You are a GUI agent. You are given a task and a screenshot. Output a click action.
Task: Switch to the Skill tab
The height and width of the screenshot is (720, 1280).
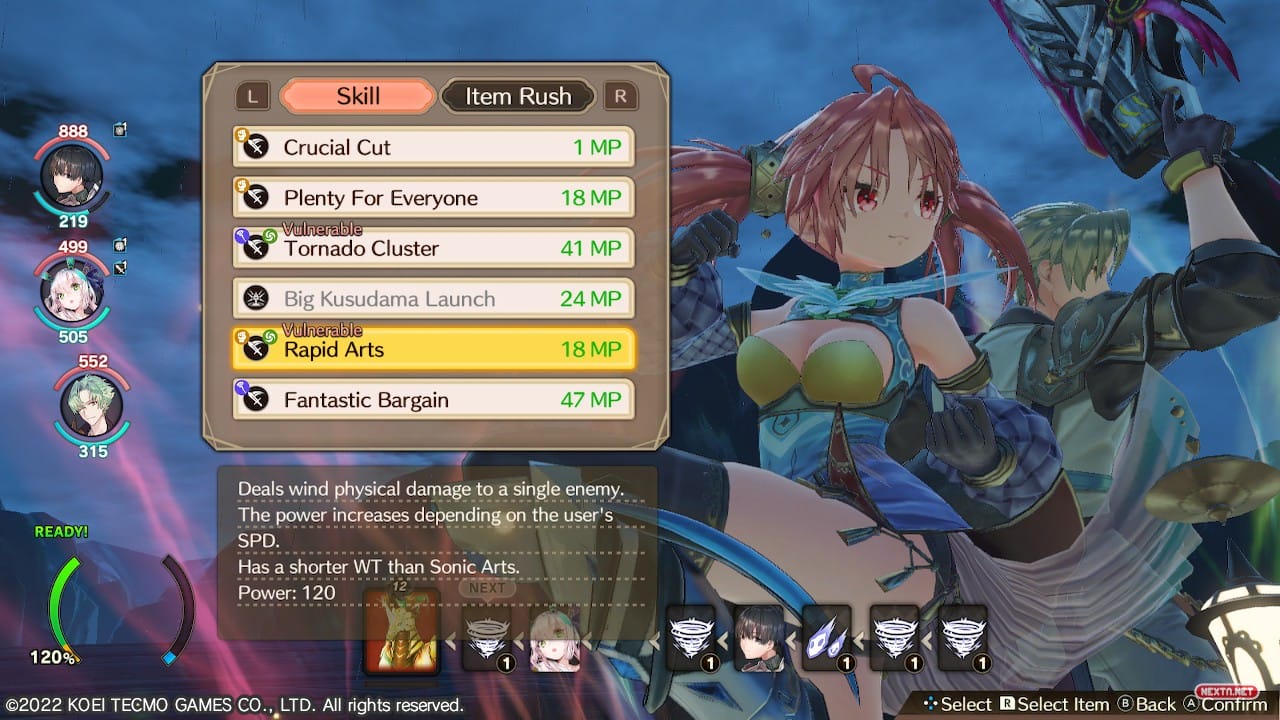(x=358, y=96)
